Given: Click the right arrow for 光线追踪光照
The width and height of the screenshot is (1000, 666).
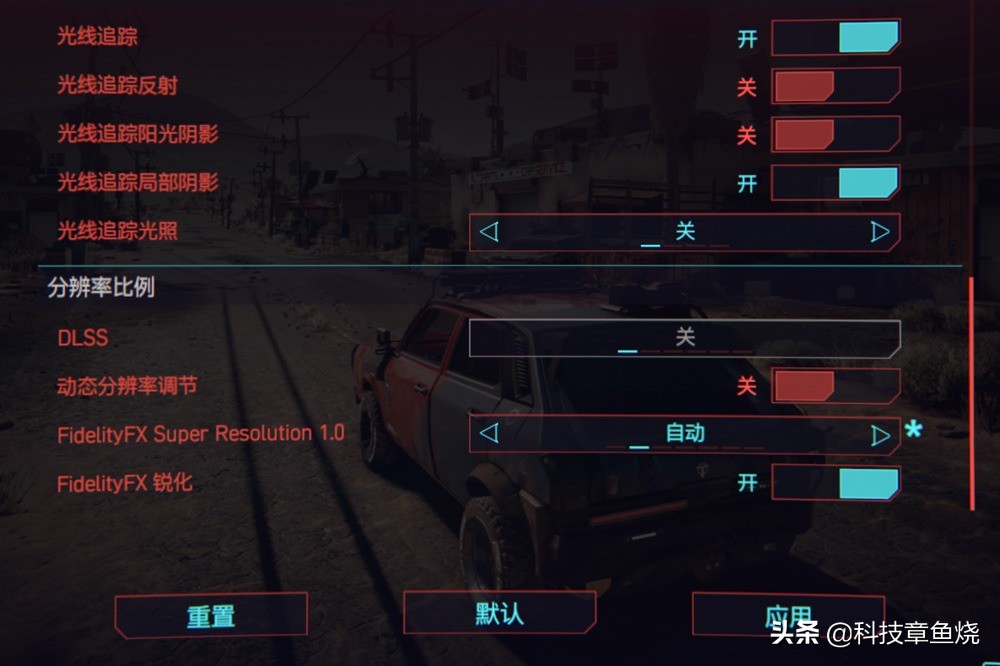Looking at the screenshot, I should point(879,232).
